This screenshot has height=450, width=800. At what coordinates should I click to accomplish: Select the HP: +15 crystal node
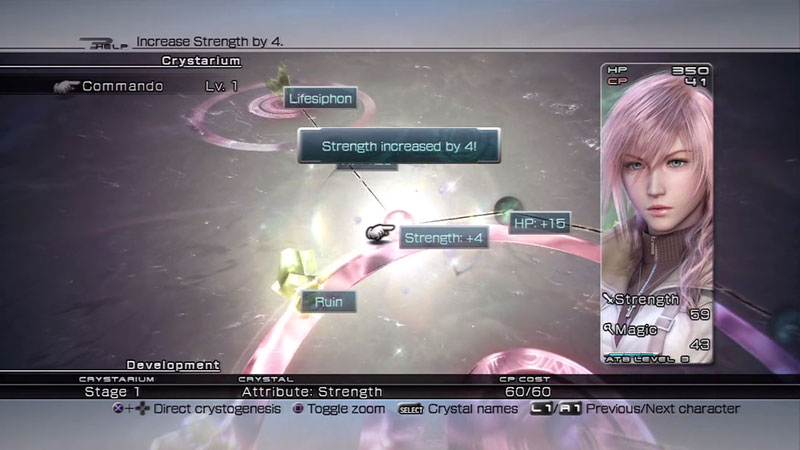539,222
